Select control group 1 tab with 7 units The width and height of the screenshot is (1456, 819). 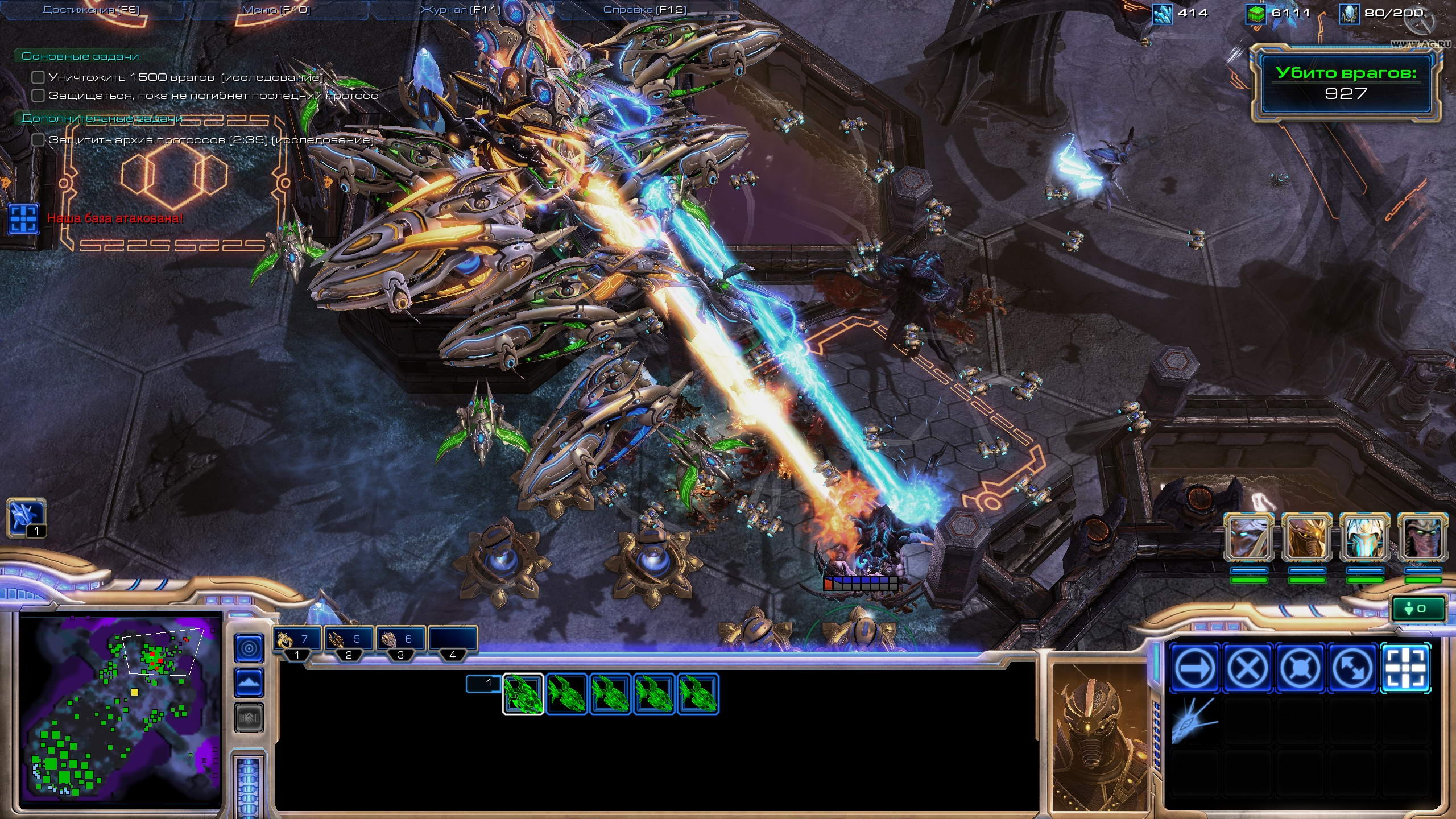tap(297, 640)
